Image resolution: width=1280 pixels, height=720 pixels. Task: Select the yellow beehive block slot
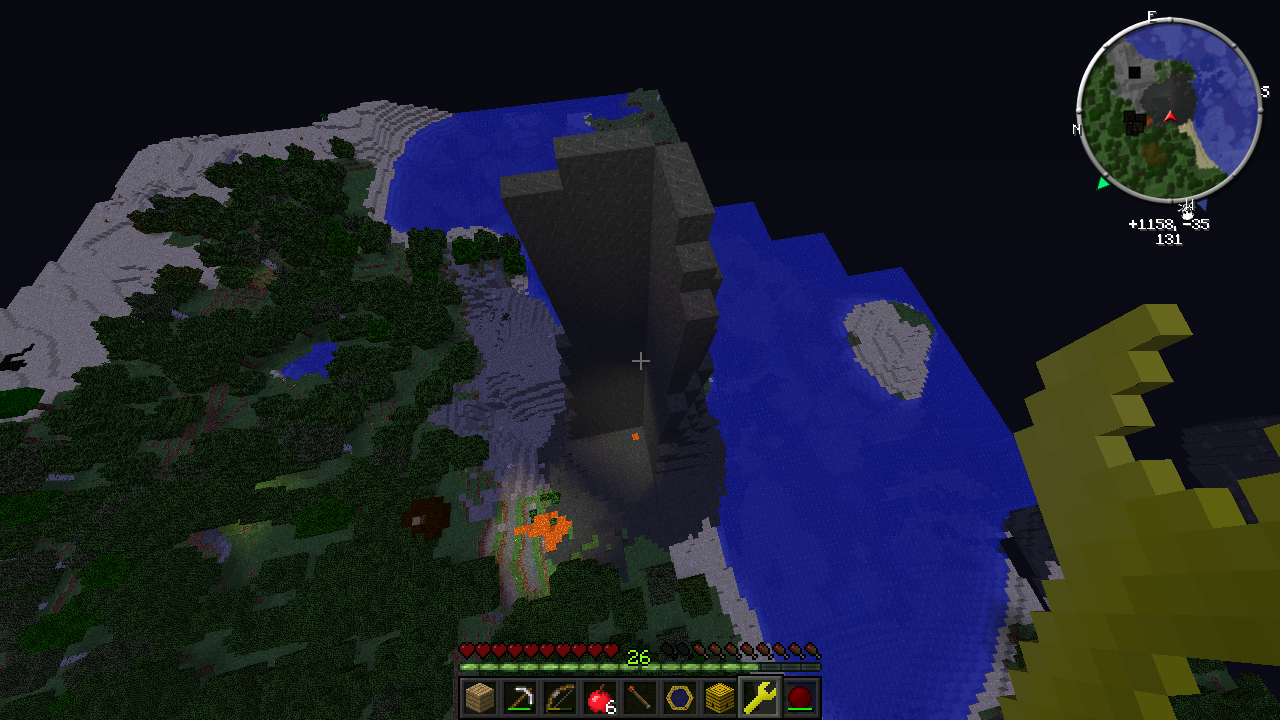(x=720, y=697)
